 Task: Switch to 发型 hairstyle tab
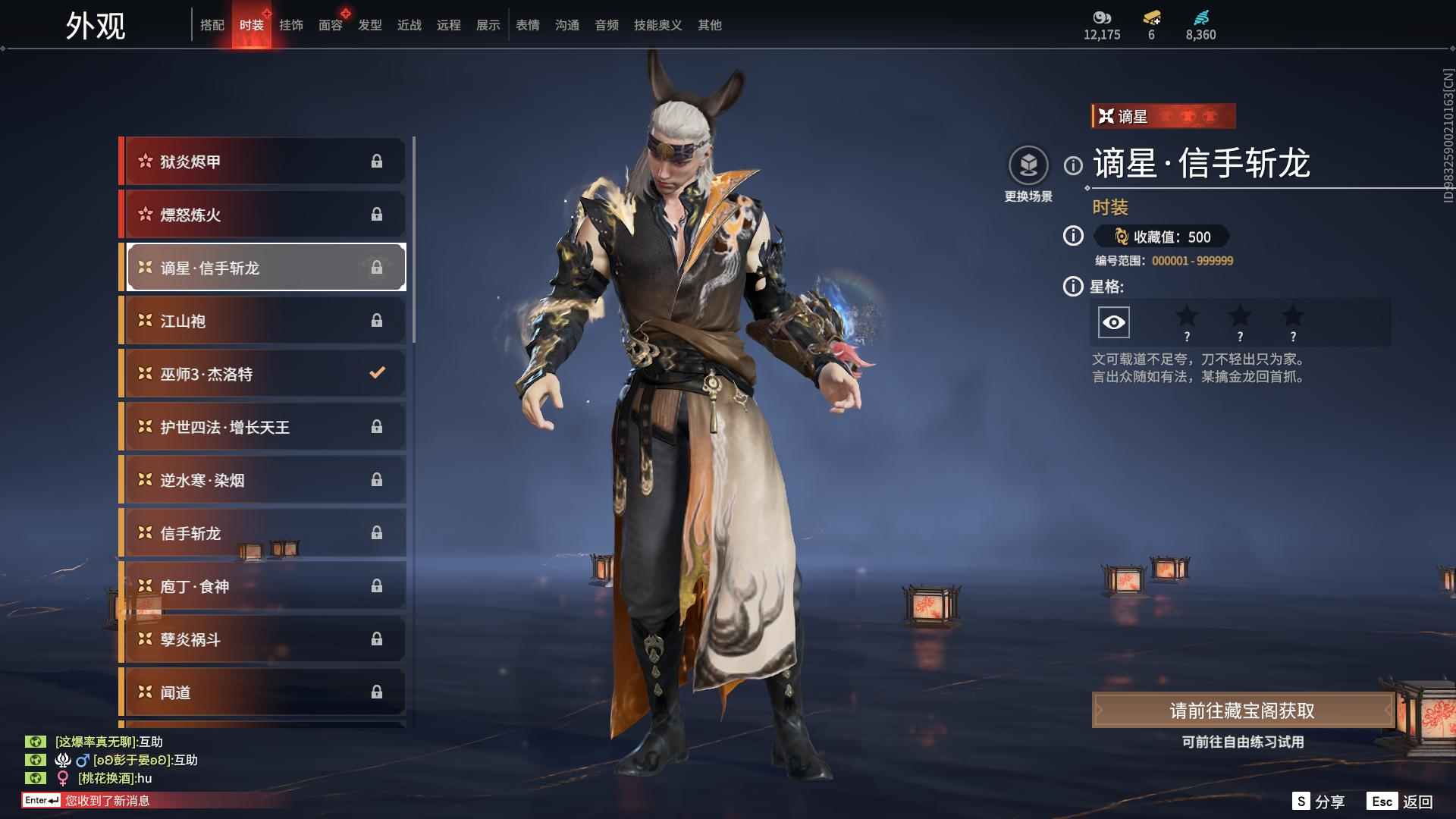370,25
